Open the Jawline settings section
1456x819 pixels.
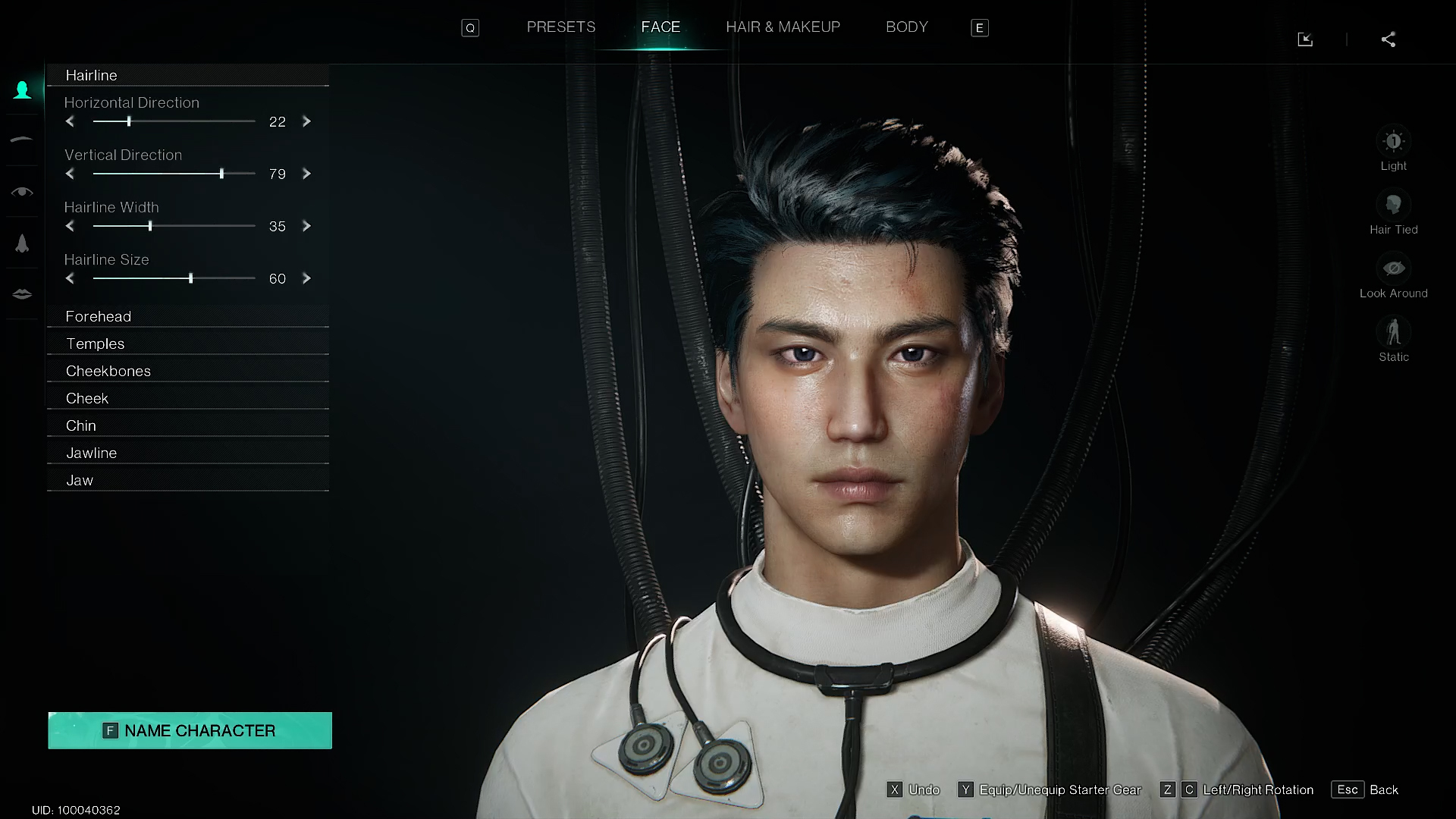tap(187, 452)
